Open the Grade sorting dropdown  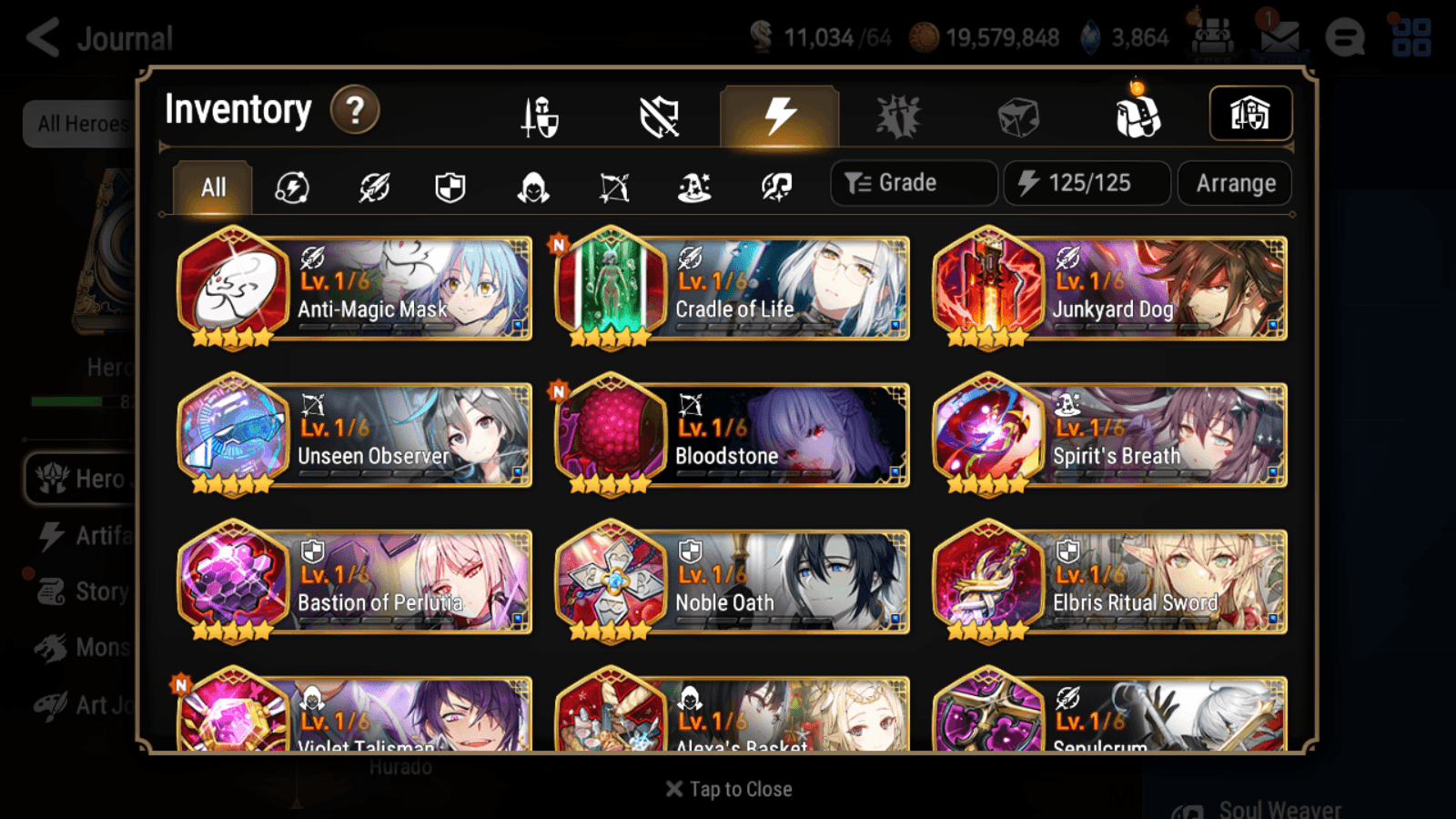pyautogui.click(x=913, y=183)
